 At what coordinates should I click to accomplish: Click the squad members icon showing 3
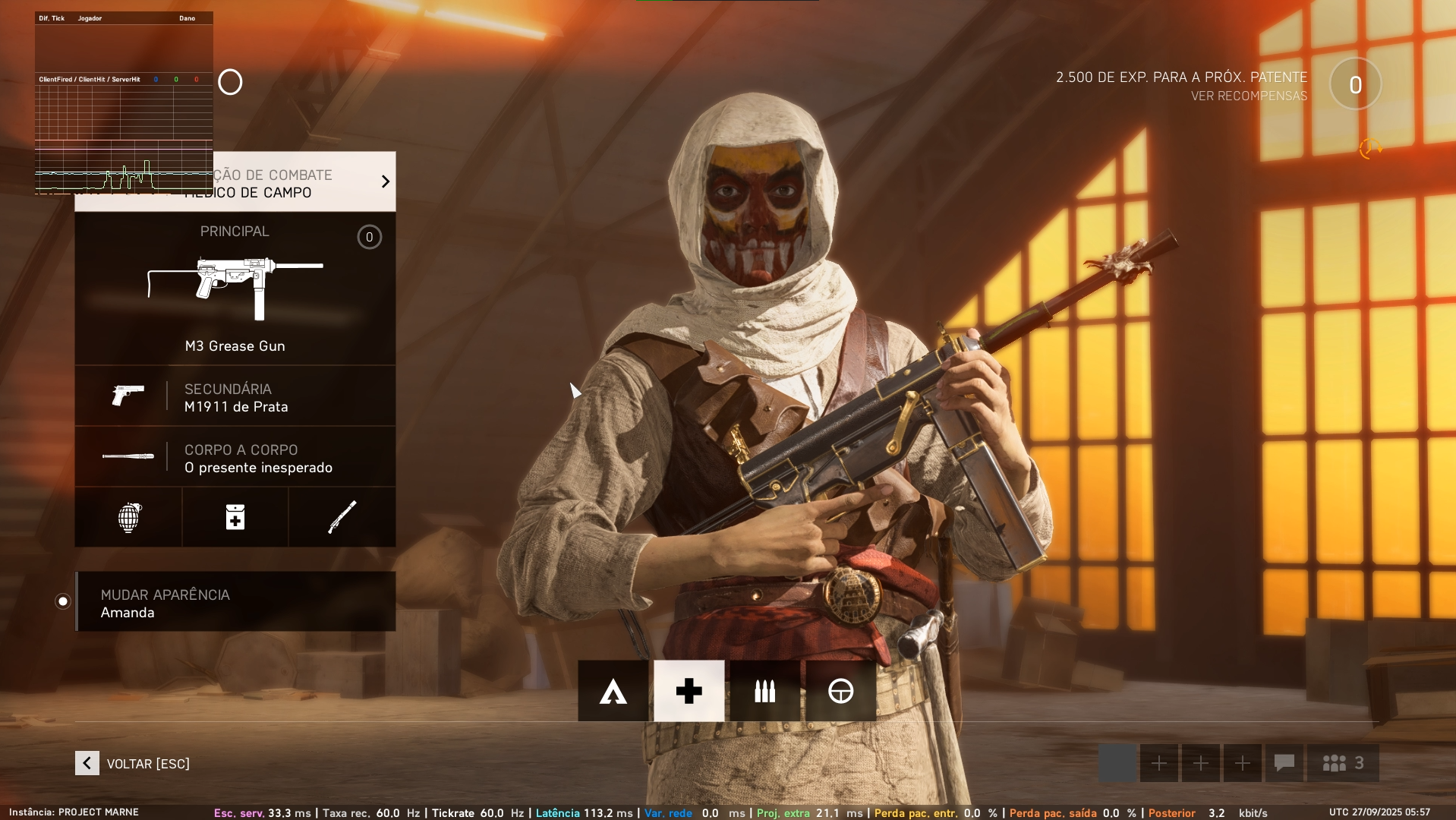click(1342, 763)
